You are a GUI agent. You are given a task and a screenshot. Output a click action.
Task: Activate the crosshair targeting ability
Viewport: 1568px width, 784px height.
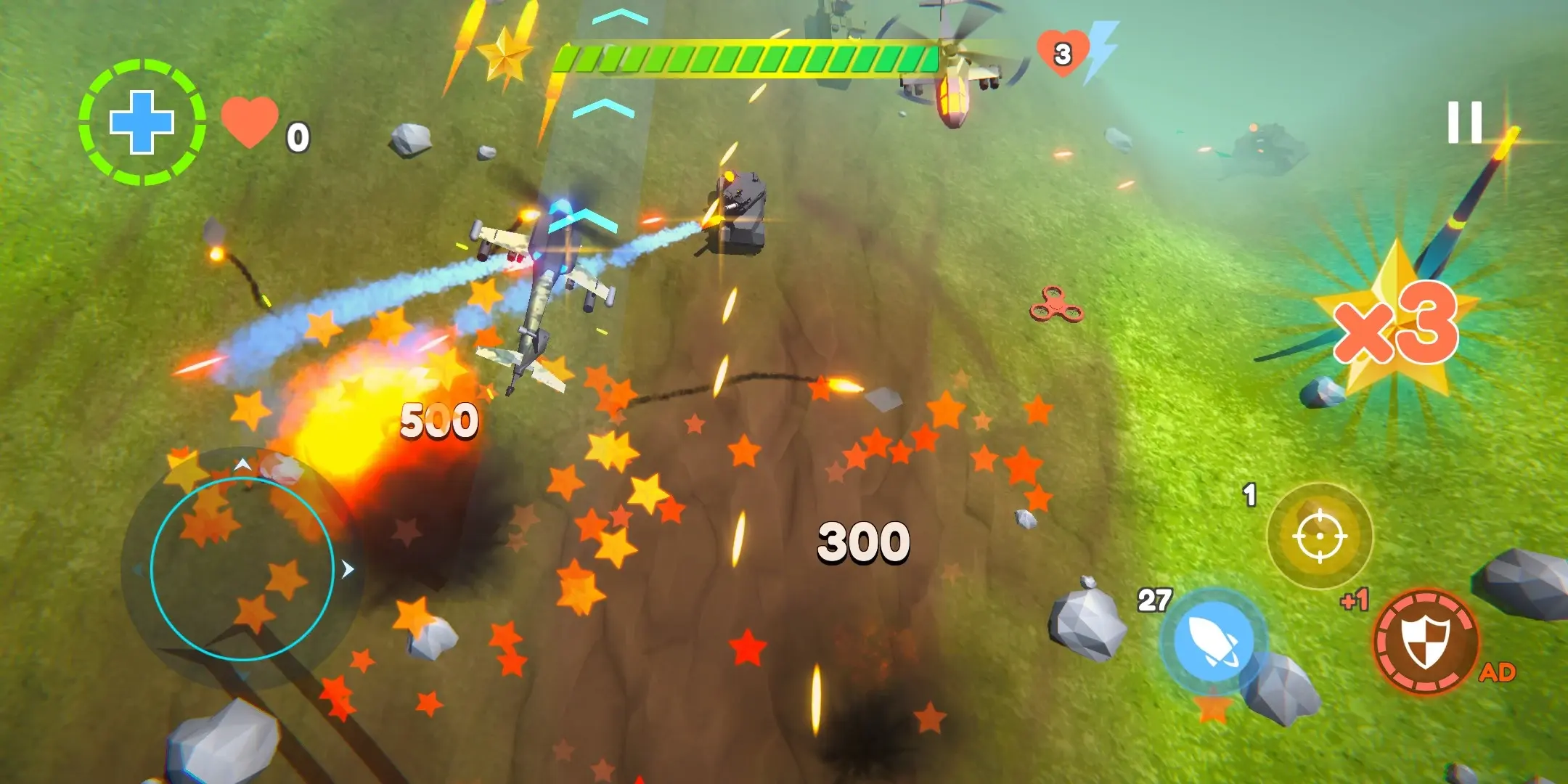pyautogui.click(x=1320, y=536)
